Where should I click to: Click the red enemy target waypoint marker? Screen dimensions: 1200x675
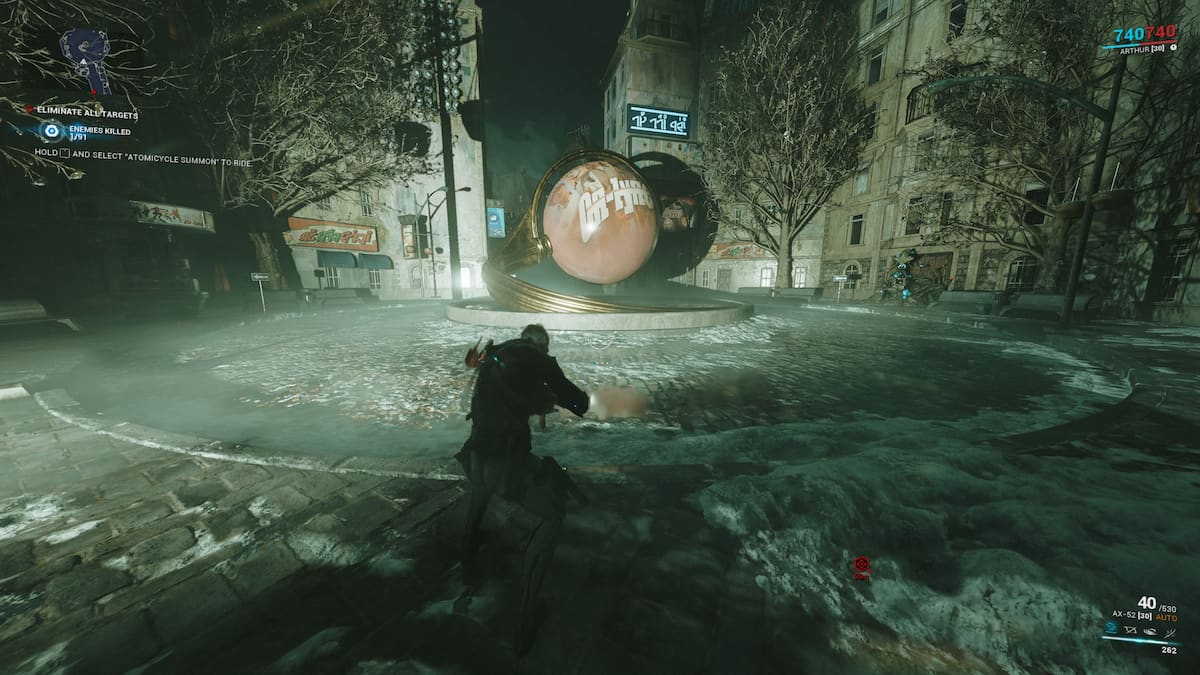(862, 565)
